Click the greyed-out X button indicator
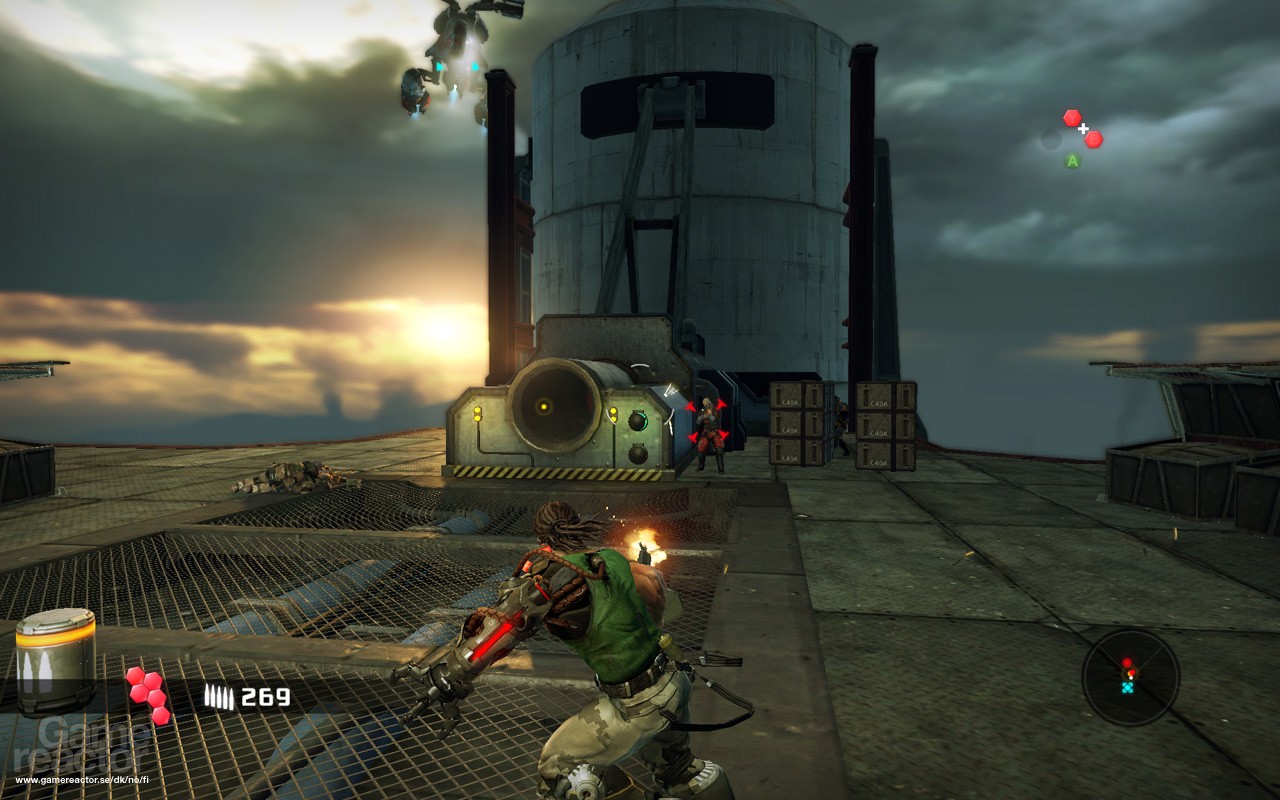 [1051, 140]
